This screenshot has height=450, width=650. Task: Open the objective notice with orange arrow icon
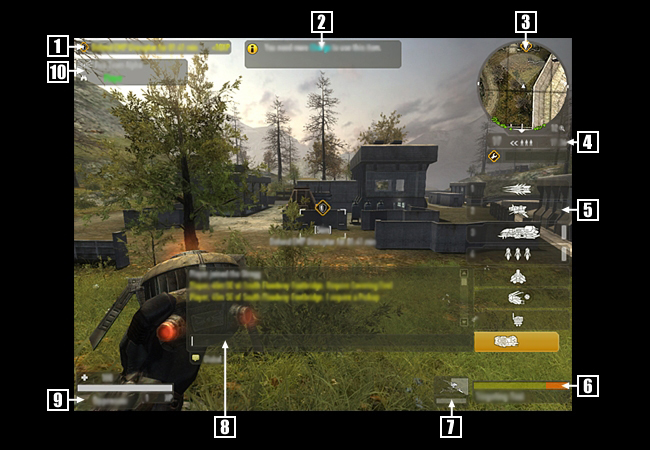(x=156, y=46)
